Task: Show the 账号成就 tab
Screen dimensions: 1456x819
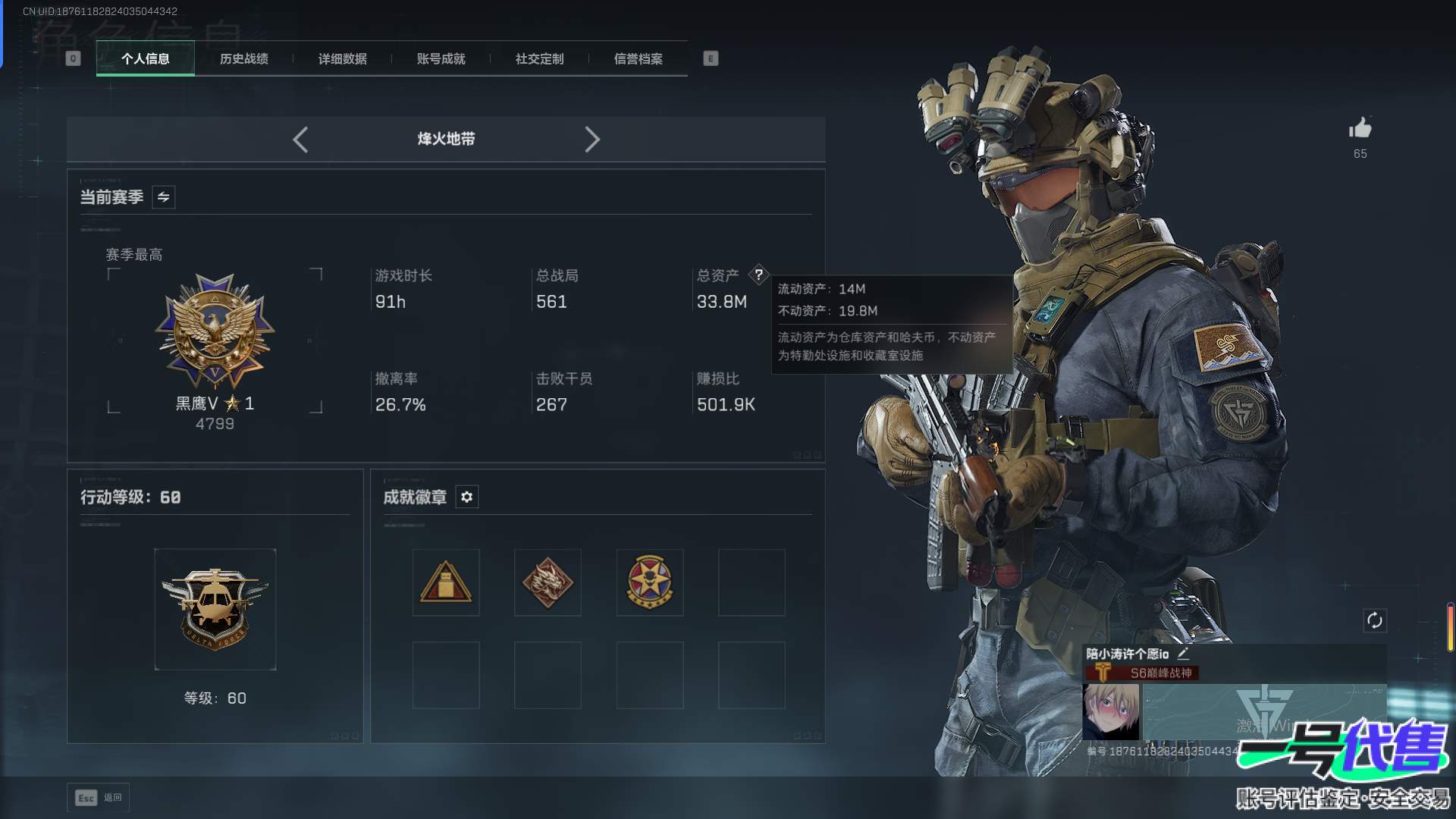Action: [441, 58]
